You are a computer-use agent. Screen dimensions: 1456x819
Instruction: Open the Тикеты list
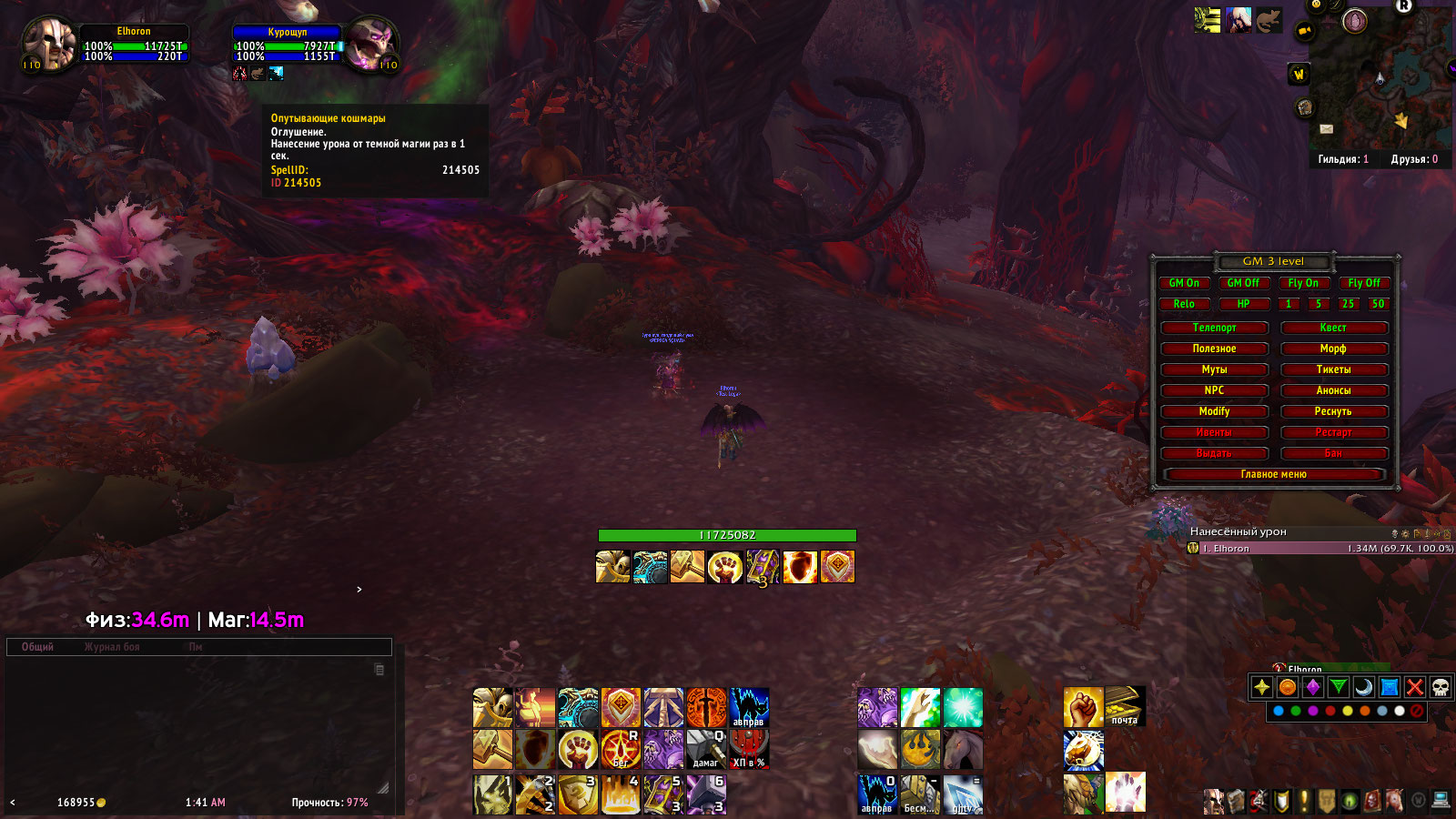tap(1333, 369)
